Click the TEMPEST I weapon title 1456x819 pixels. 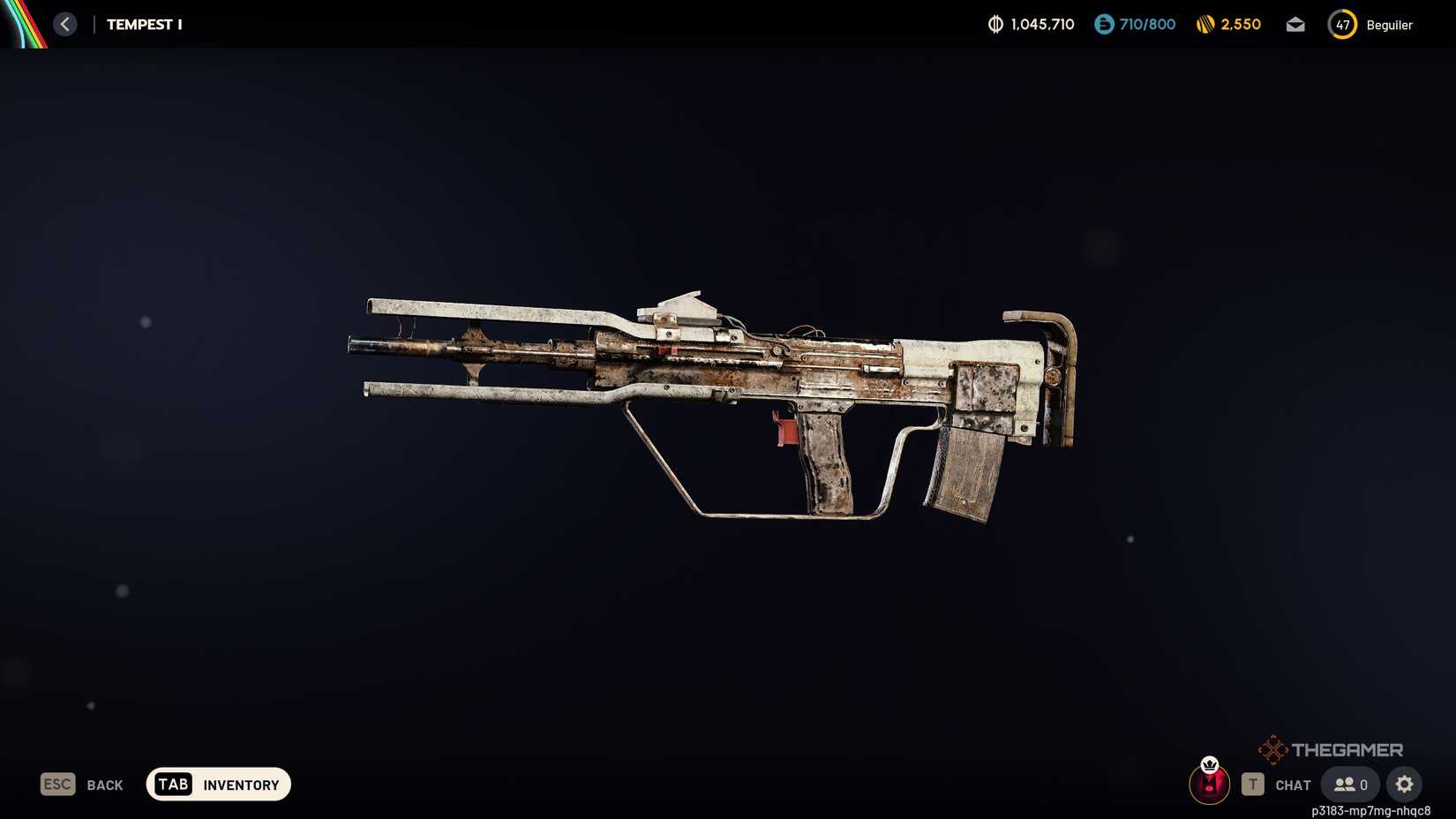coord(144,24)
